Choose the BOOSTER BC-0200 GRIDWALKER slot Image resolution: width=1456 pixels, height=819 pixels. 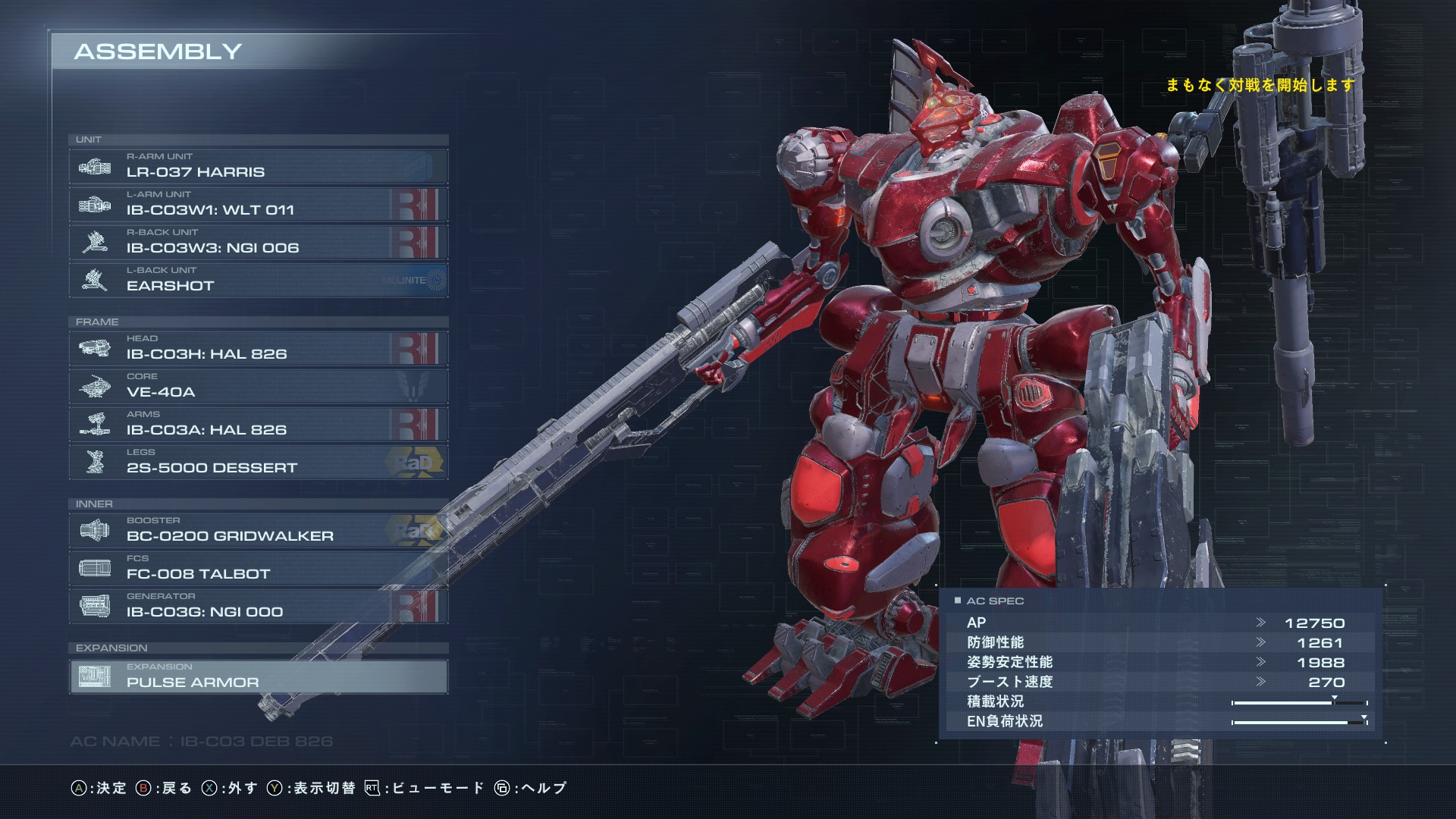tap(258, 530)
